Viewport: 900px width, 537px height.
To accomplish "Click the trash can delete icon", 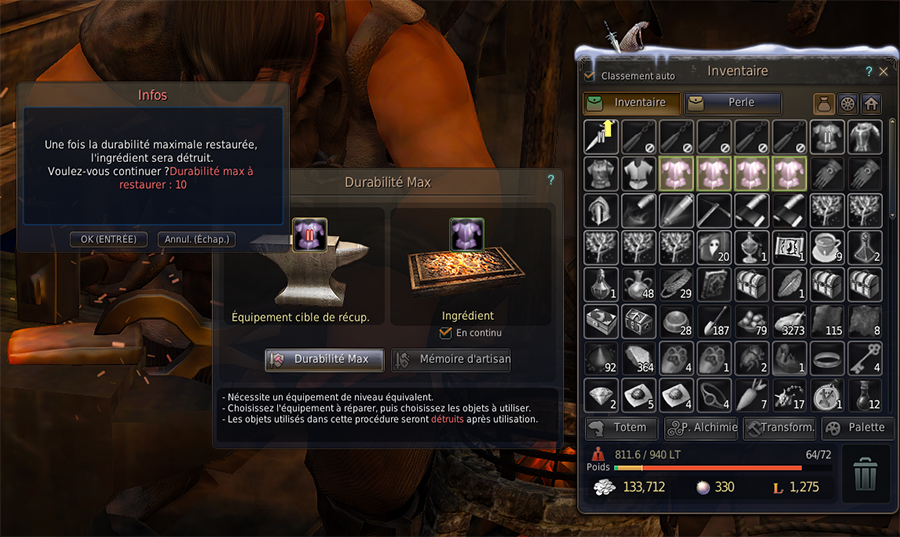I will [865, 474].
